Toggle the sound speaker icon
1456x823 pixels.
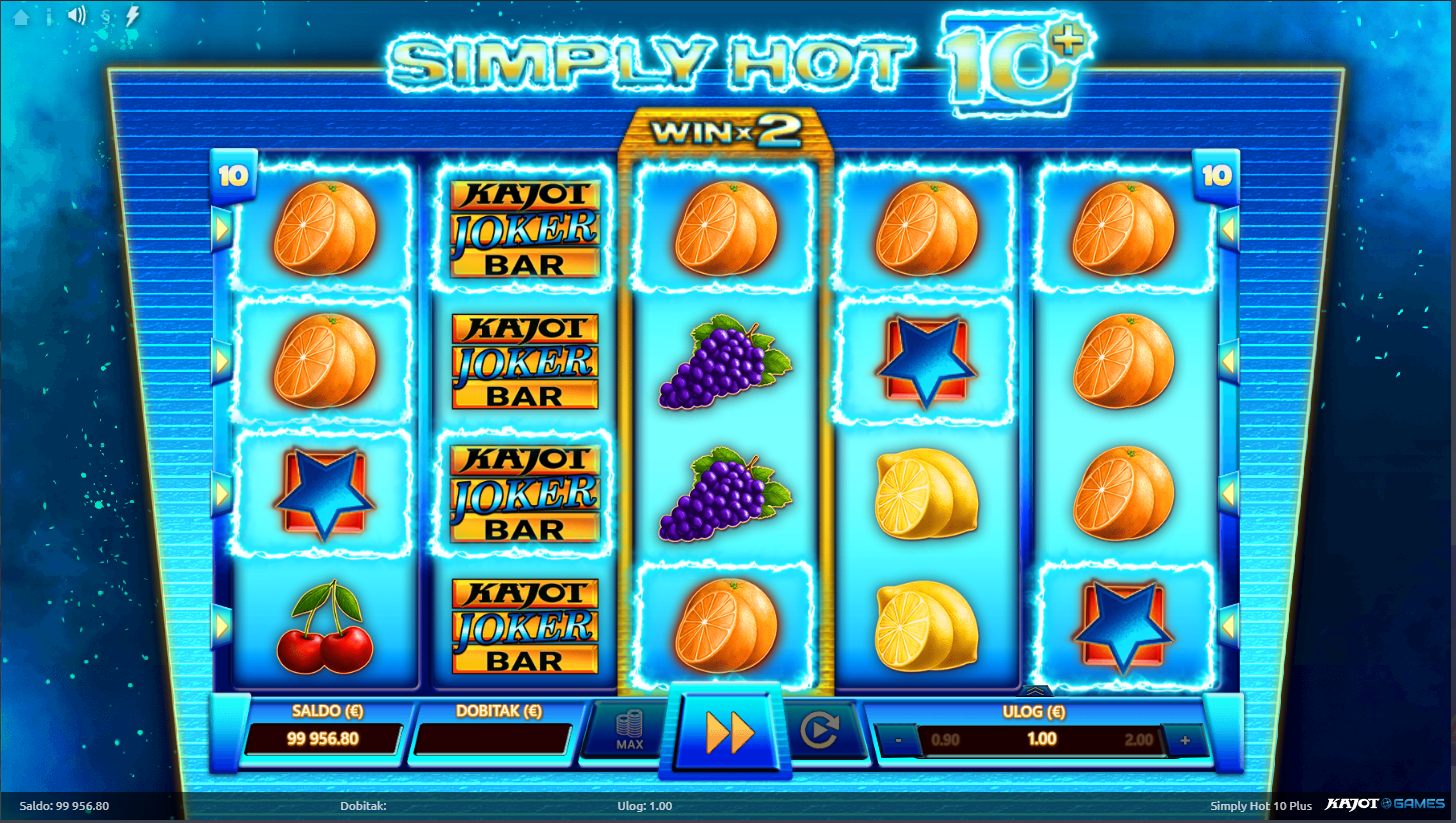76,16
